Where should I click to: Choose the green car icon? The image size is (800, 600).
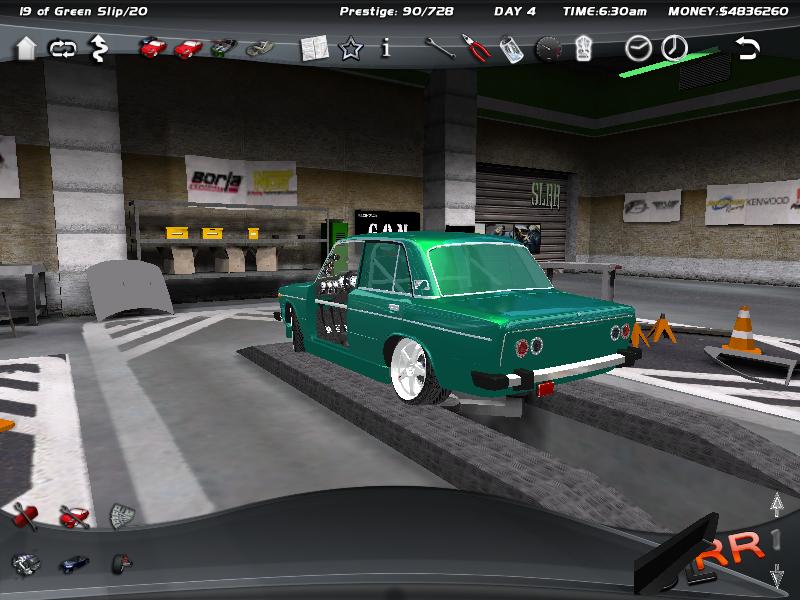tap(224, 47)
